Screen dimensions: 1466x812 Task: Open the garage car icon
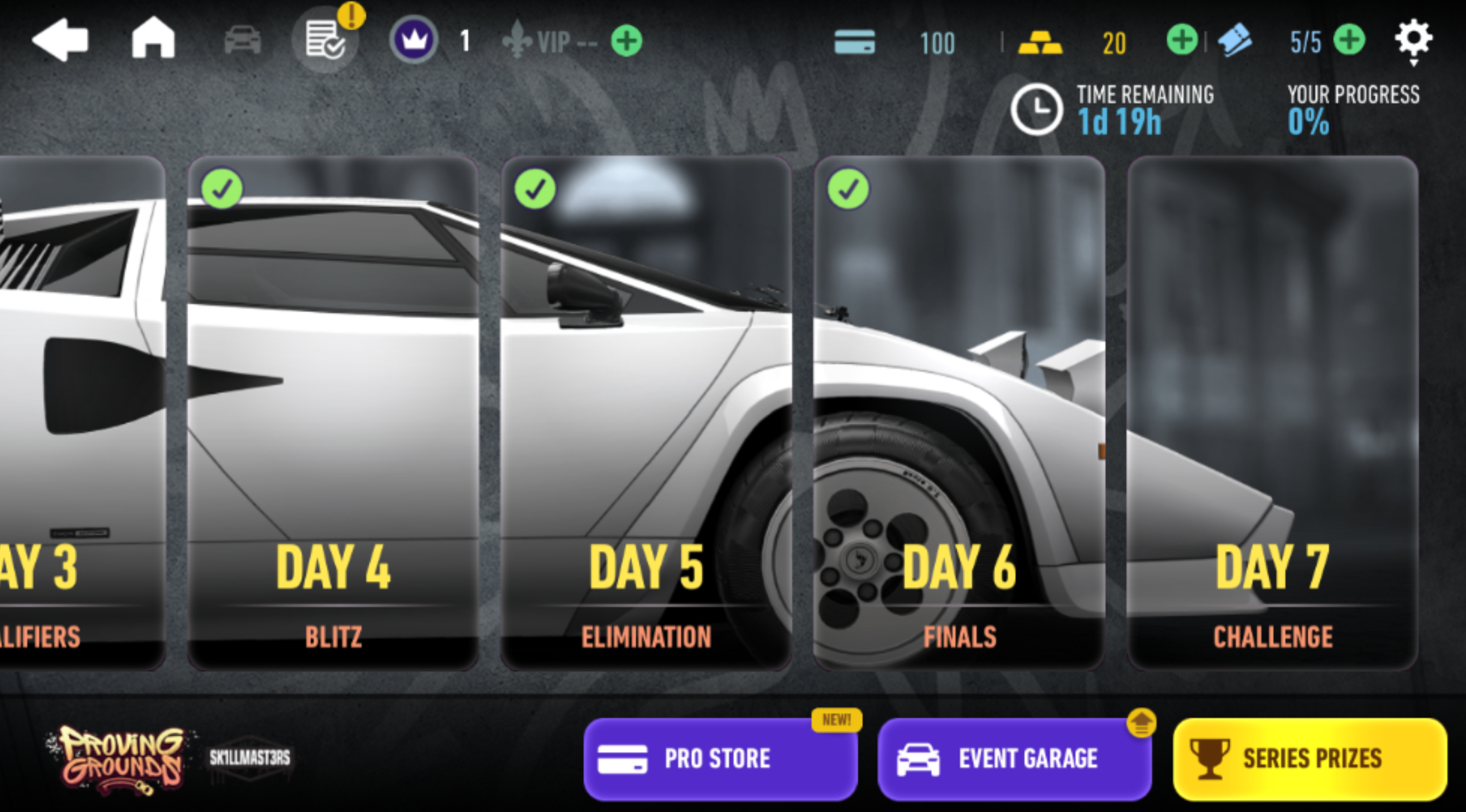242,41
